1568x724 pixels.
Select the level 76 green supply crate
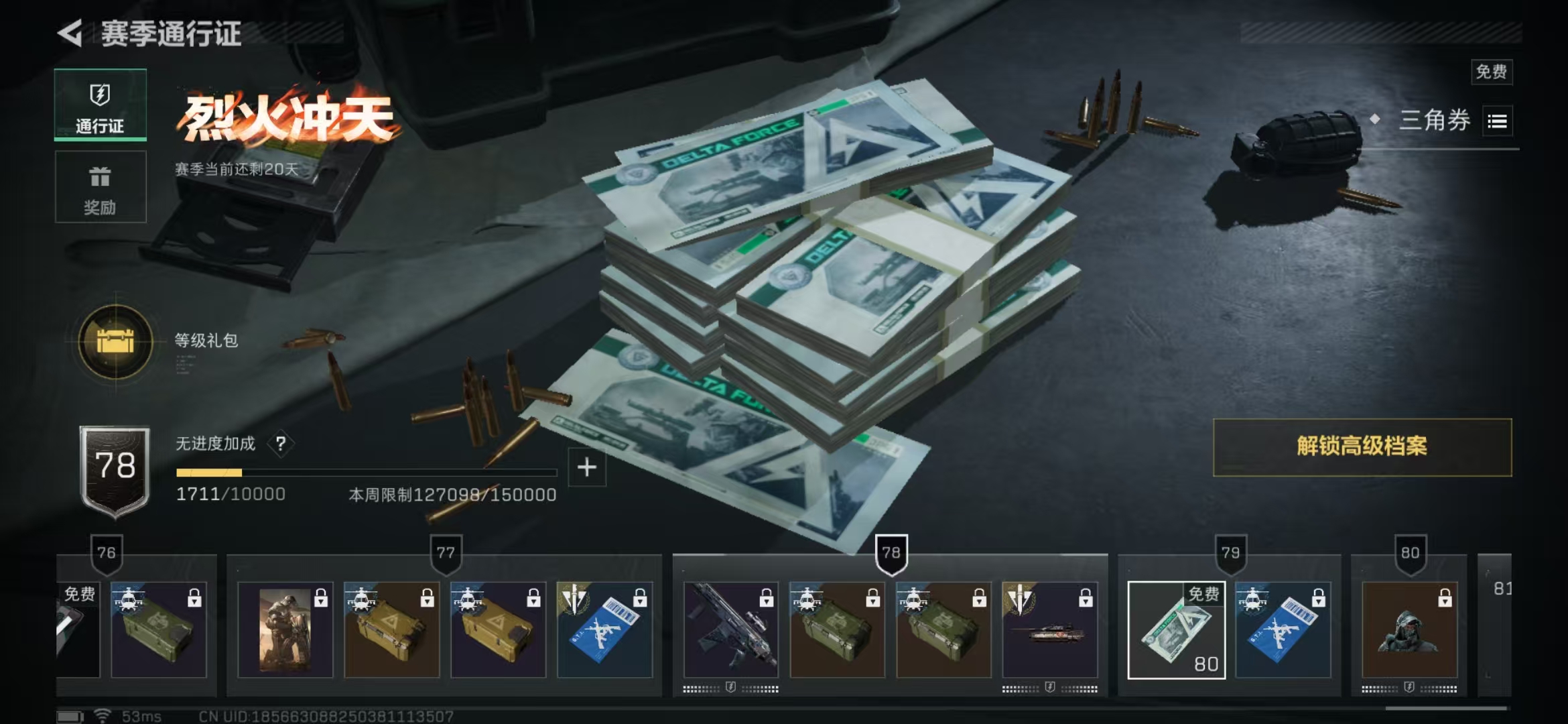click(x=159, y=630)
